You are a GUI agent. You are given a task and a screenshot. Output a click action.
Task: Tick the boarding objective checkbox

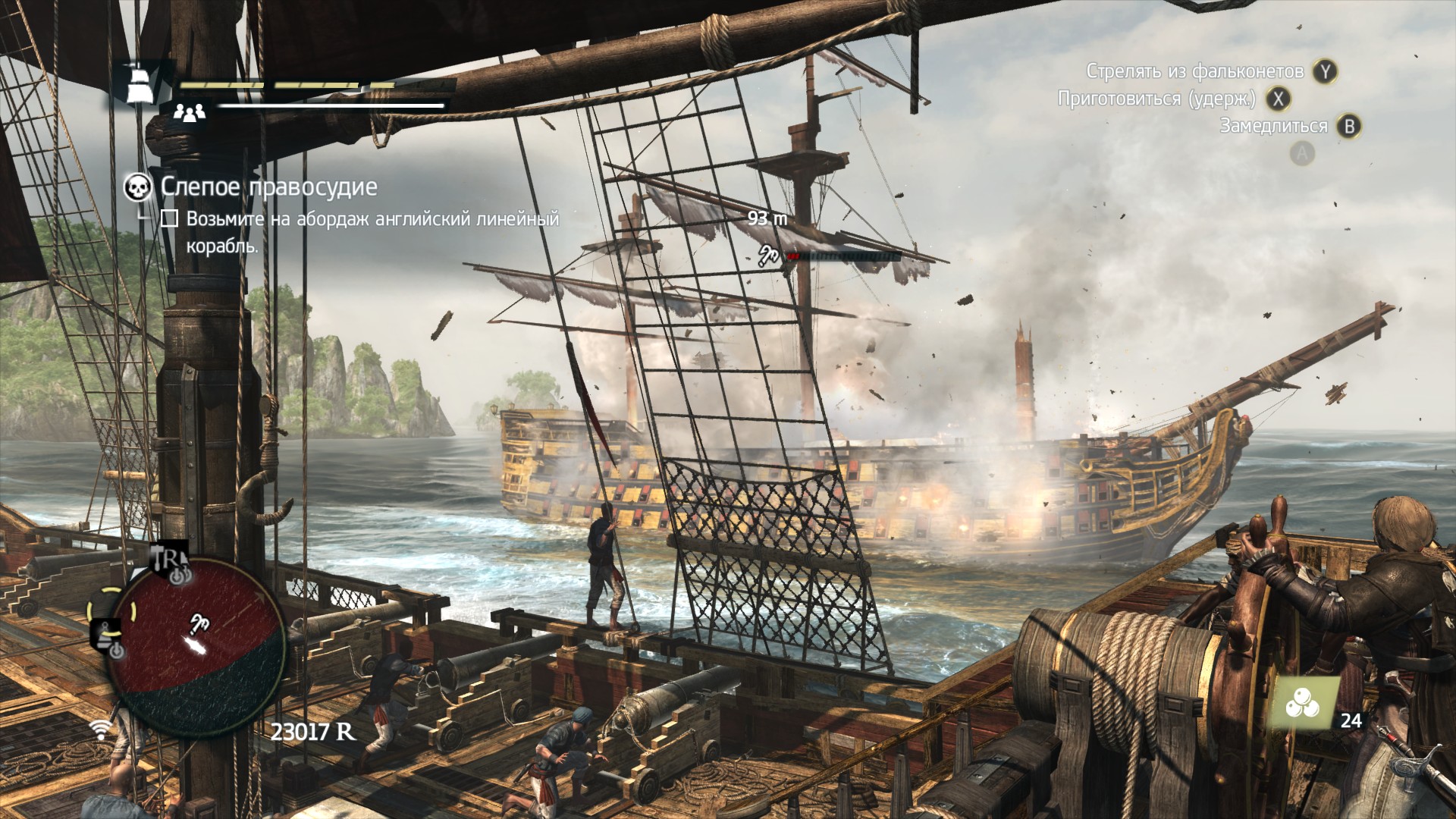coord(170,219)
